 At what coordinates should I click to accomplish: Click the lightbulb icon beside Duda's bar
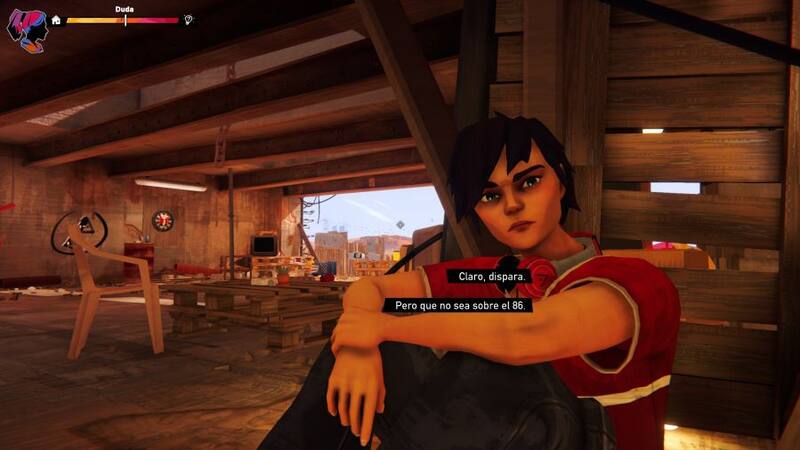pyautogui.click(x=189, y=20)
